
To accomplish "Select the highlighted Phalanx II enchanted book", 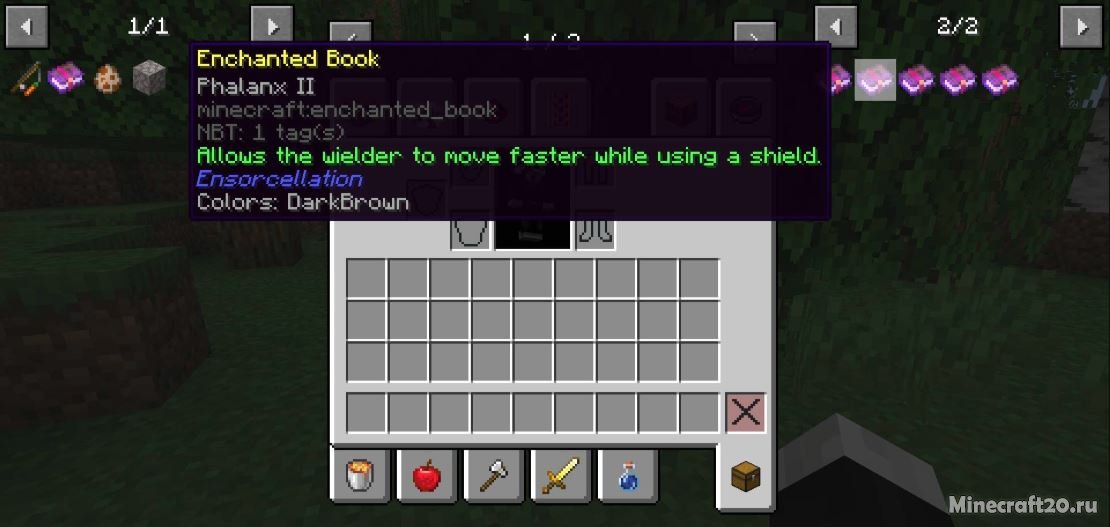I will tap(877, 78).
